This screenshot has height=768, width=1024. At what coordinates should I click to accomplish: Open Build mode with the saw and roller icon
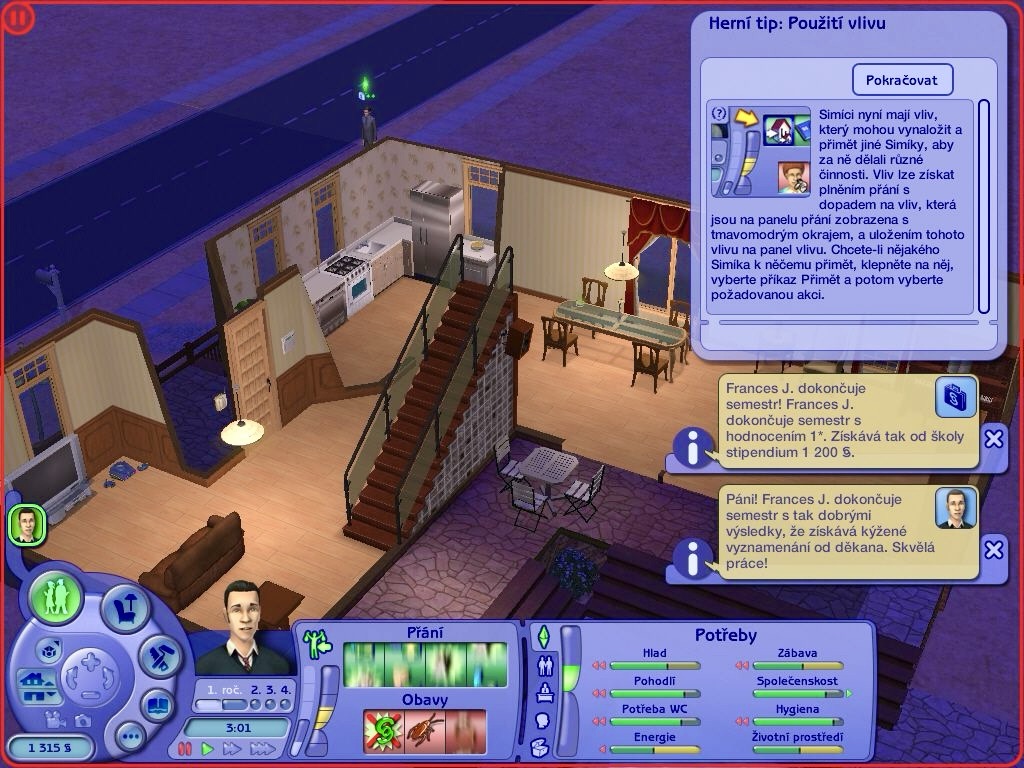pos(159,655)
